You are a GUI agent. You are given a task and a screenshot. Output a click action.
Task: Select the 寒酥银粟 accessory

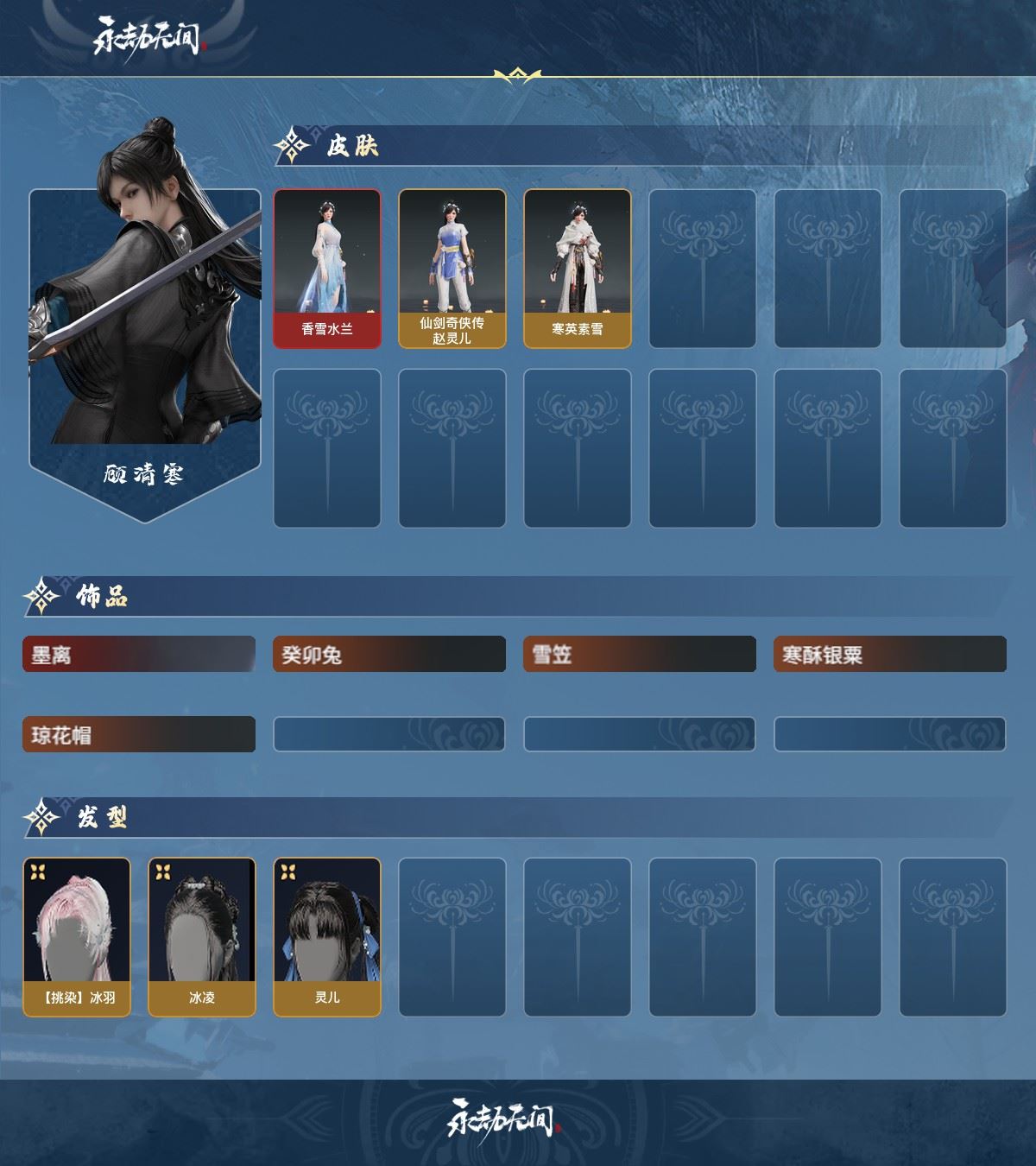point(890,655)
